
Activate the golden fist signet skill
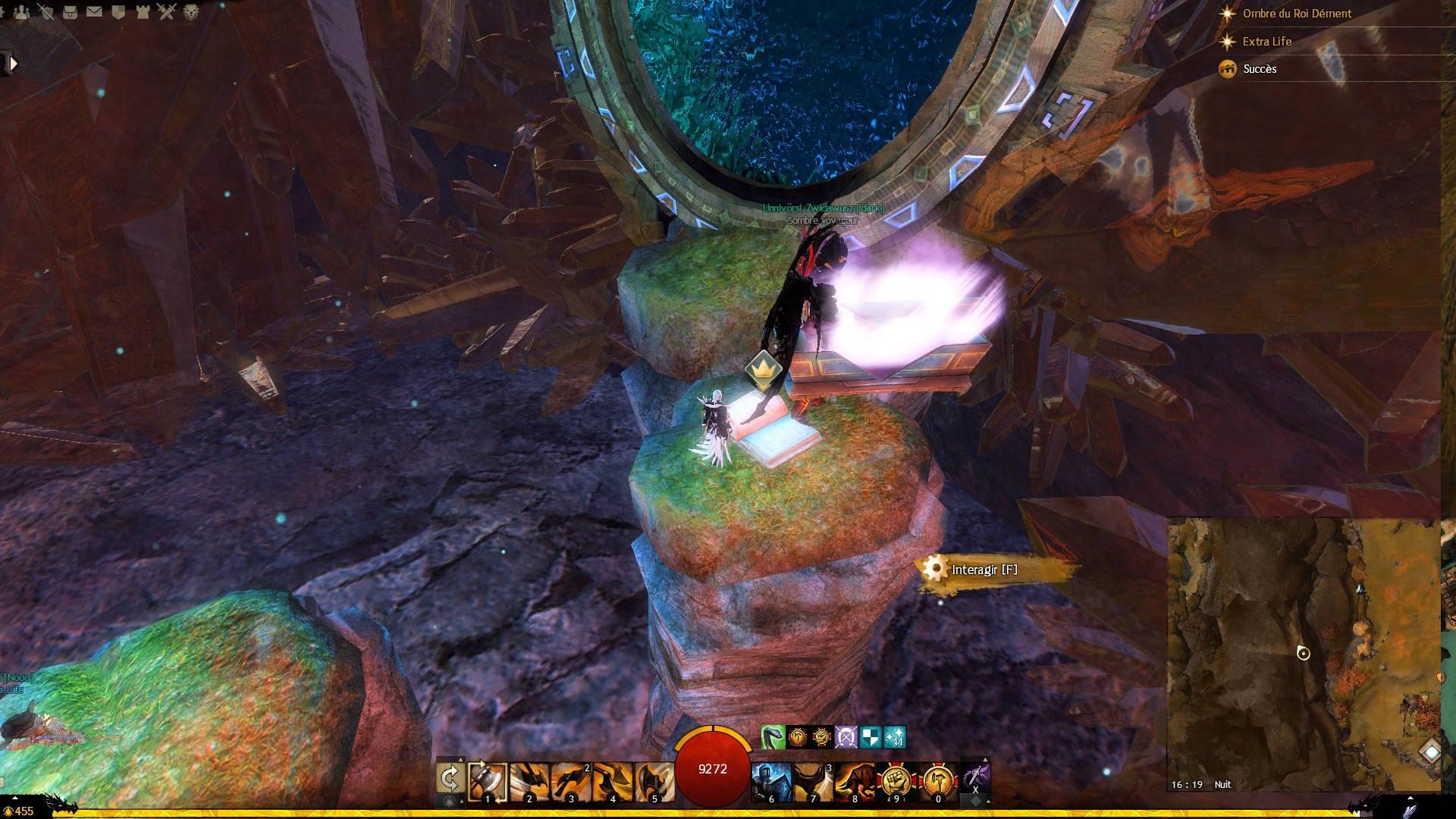[x=895, y=781]
